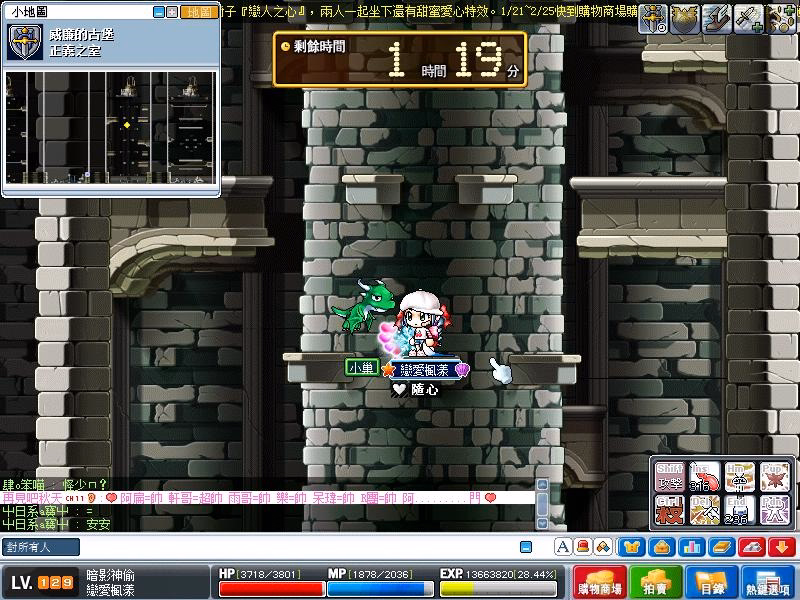This screenshot has height=600, width=800.
Task: Open the bar chart stats shortcut
Action: click(691, 547)
